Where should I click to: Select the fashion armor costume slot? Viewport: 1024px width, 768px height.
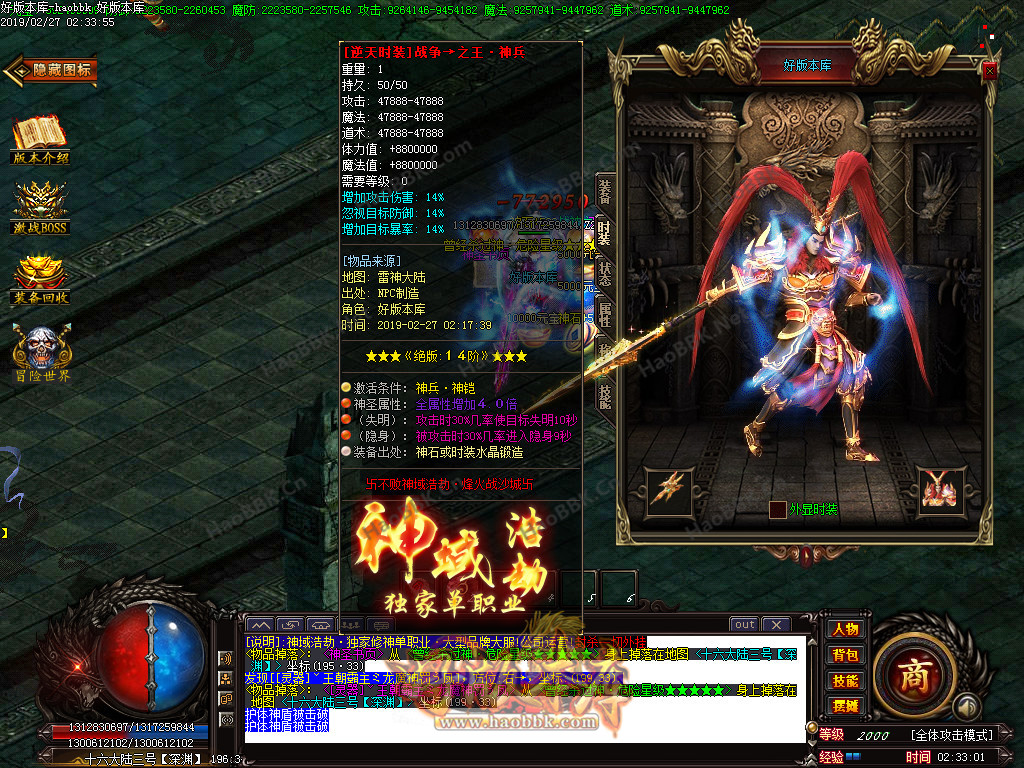point(939,487)
